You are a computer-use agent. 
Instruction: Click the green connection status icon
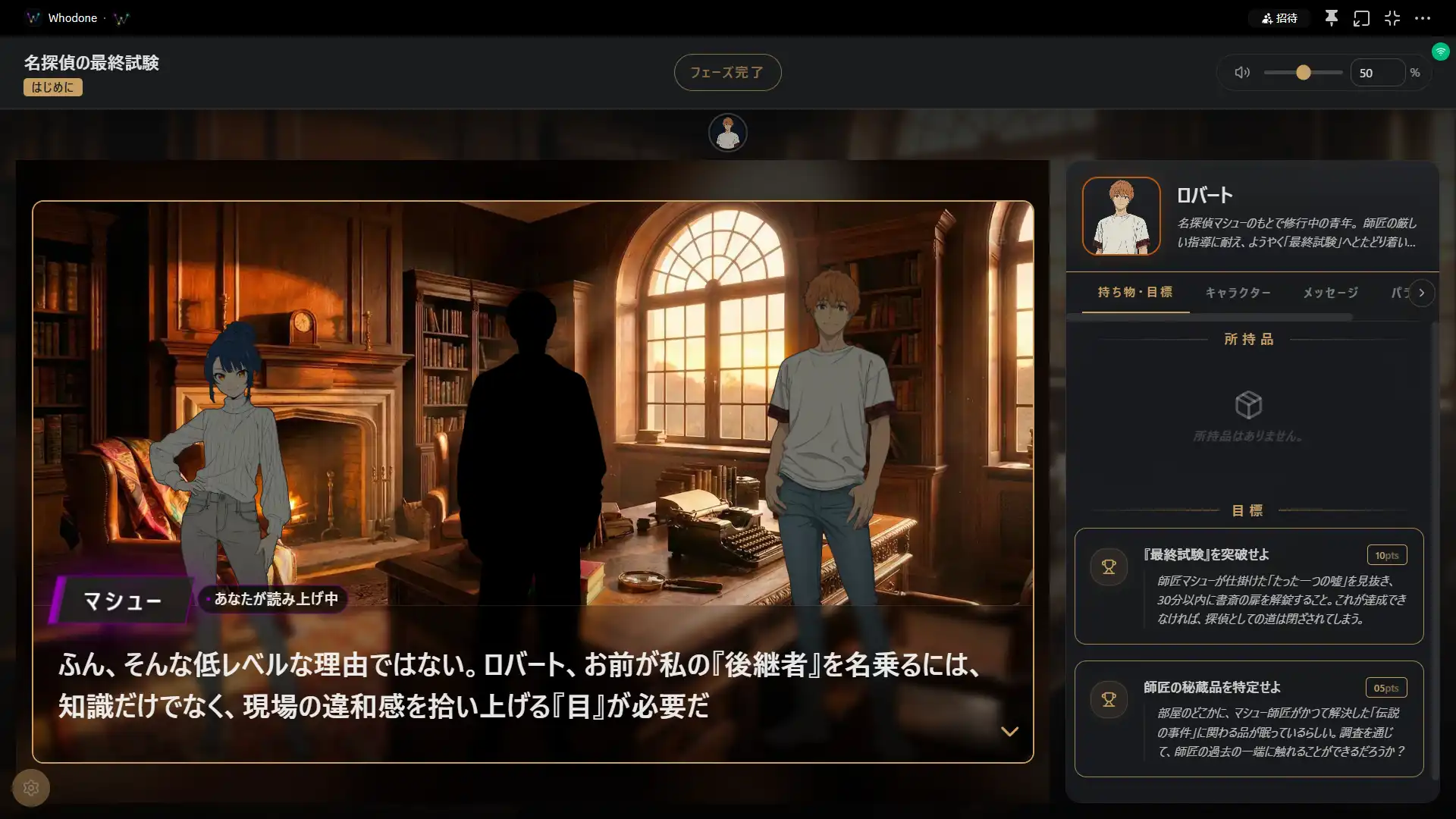pyautogui.click(x=1440, y=52)
